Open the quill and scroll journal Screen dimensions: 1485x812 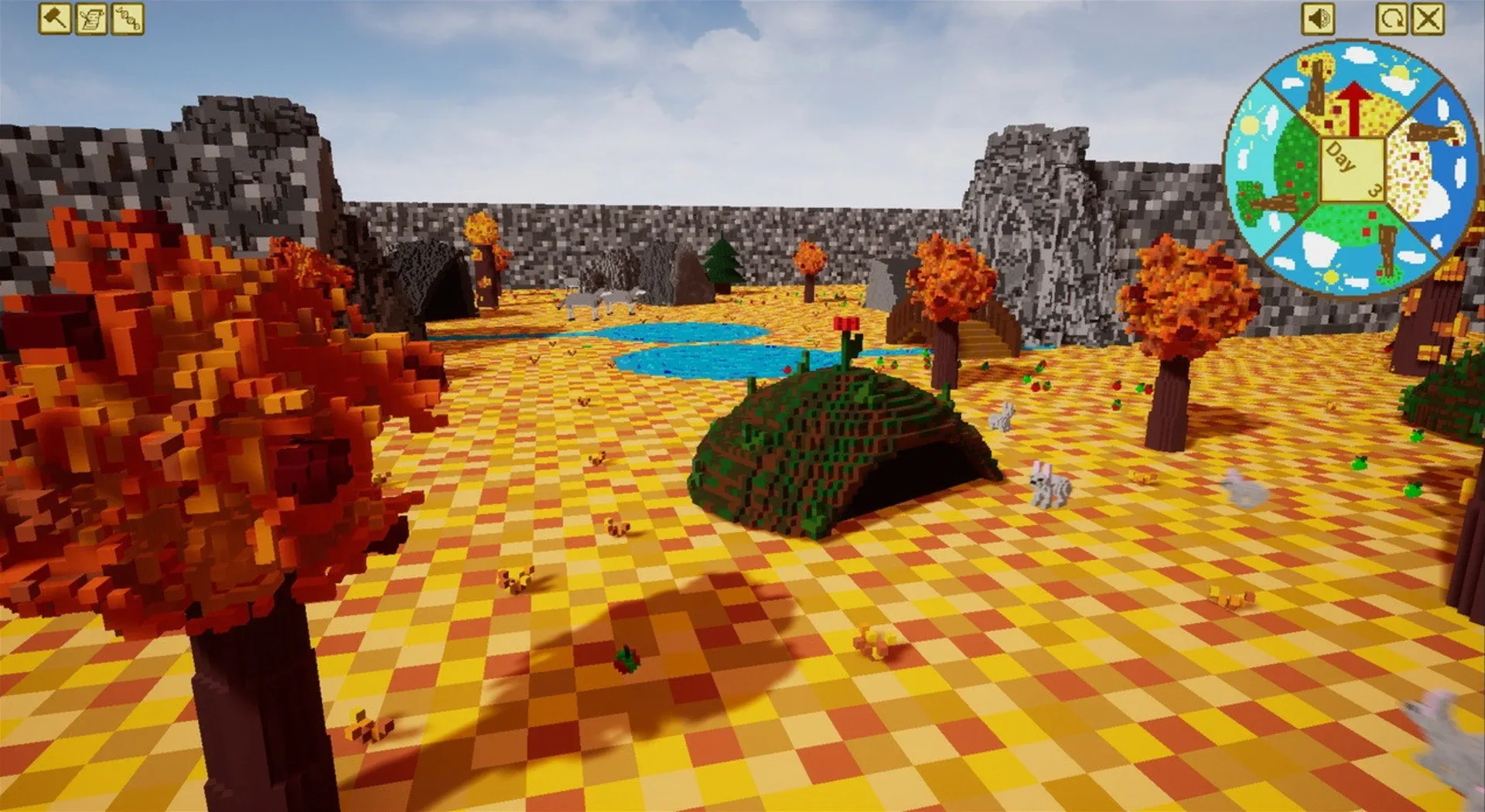pos(93,19)
